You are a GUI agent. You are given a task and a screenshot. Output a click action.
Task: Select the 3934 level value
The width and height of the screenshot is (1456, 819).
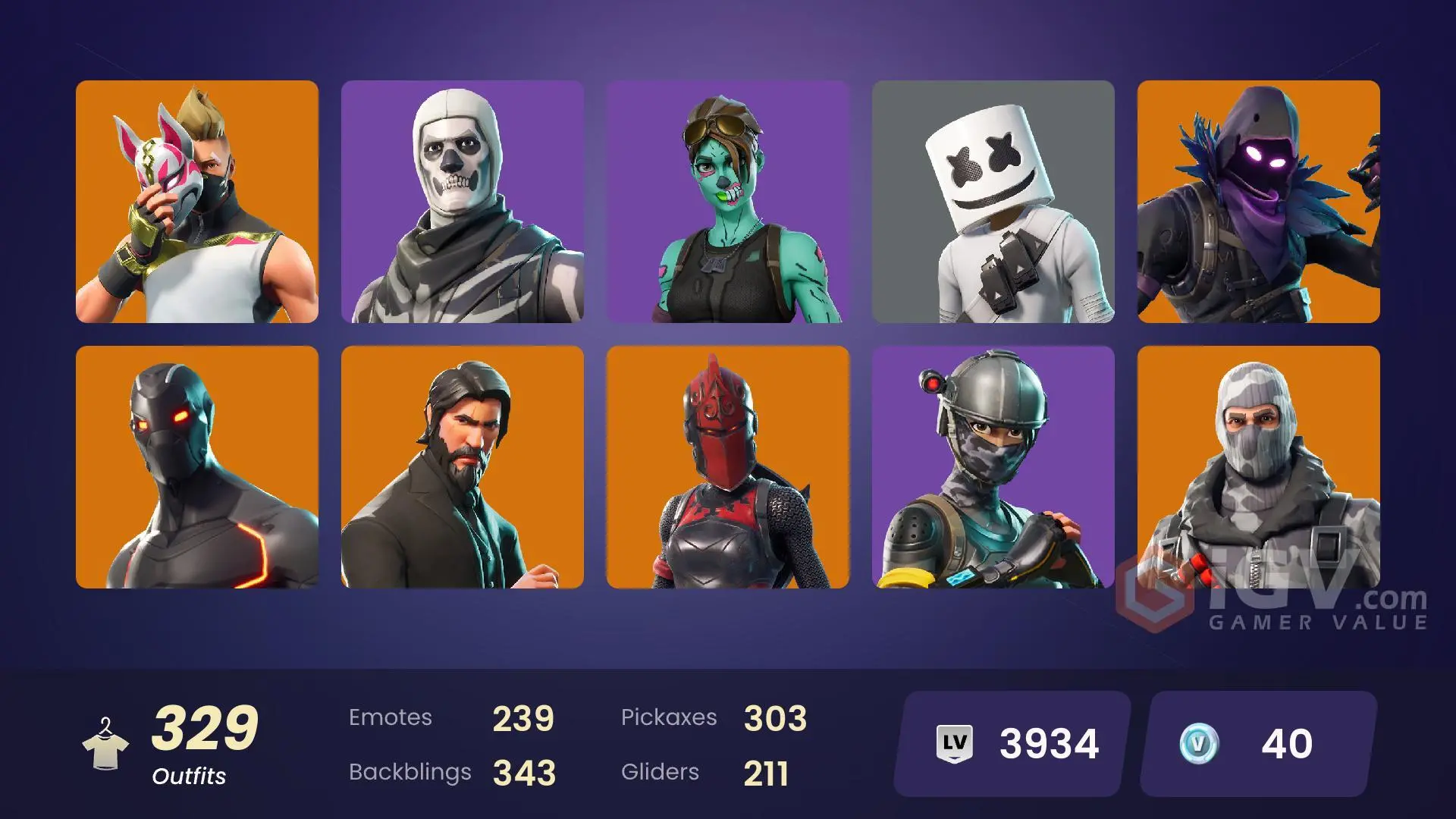tap(1049, 741)
